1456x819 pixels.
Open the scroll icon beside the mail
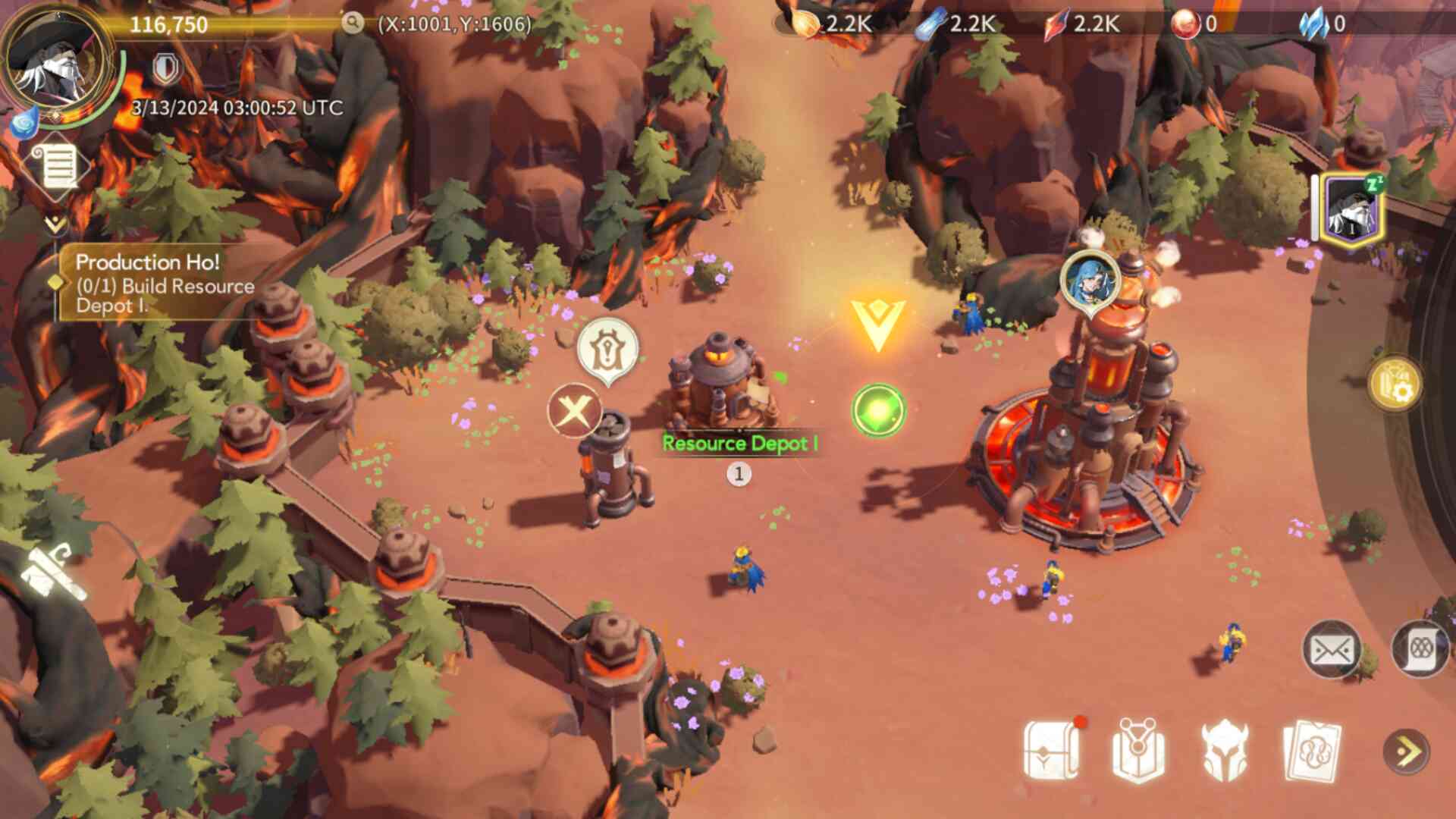point(1419,650)
